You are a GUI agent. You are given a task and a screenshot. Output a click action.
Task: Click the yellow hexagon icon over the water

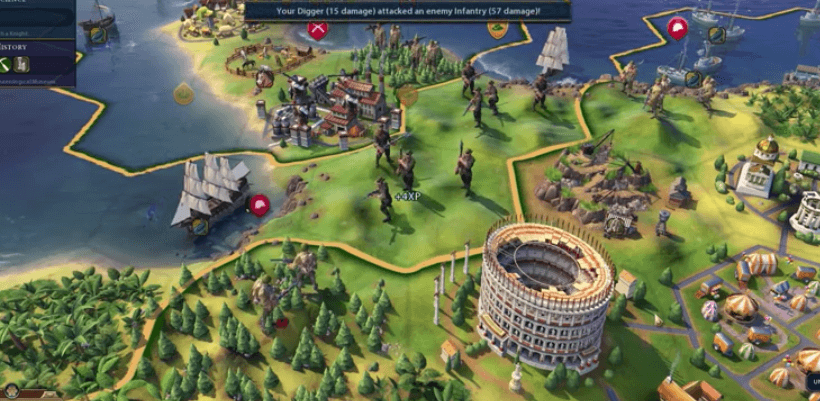183,94
